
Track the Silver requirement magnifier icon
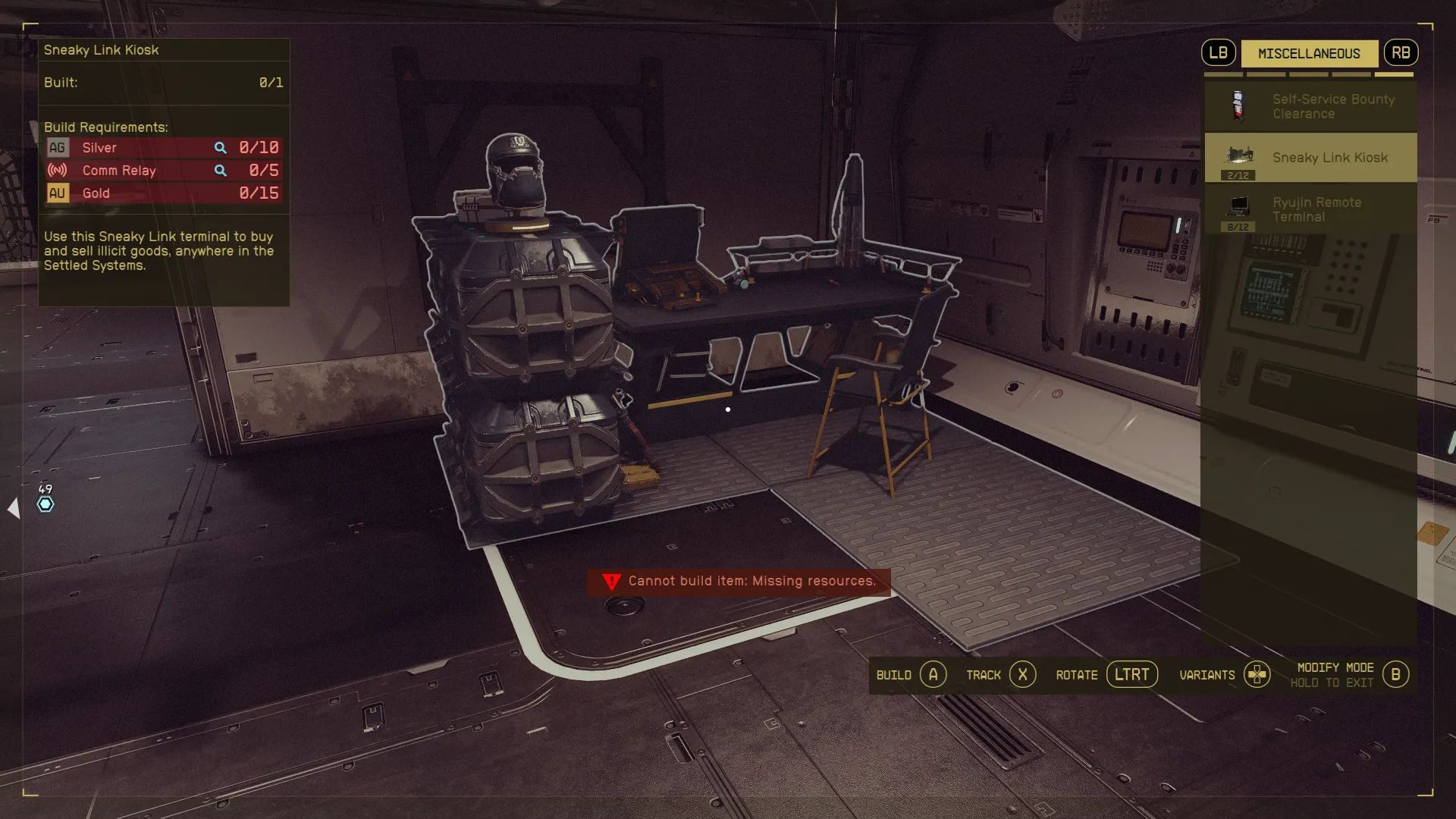220,148
